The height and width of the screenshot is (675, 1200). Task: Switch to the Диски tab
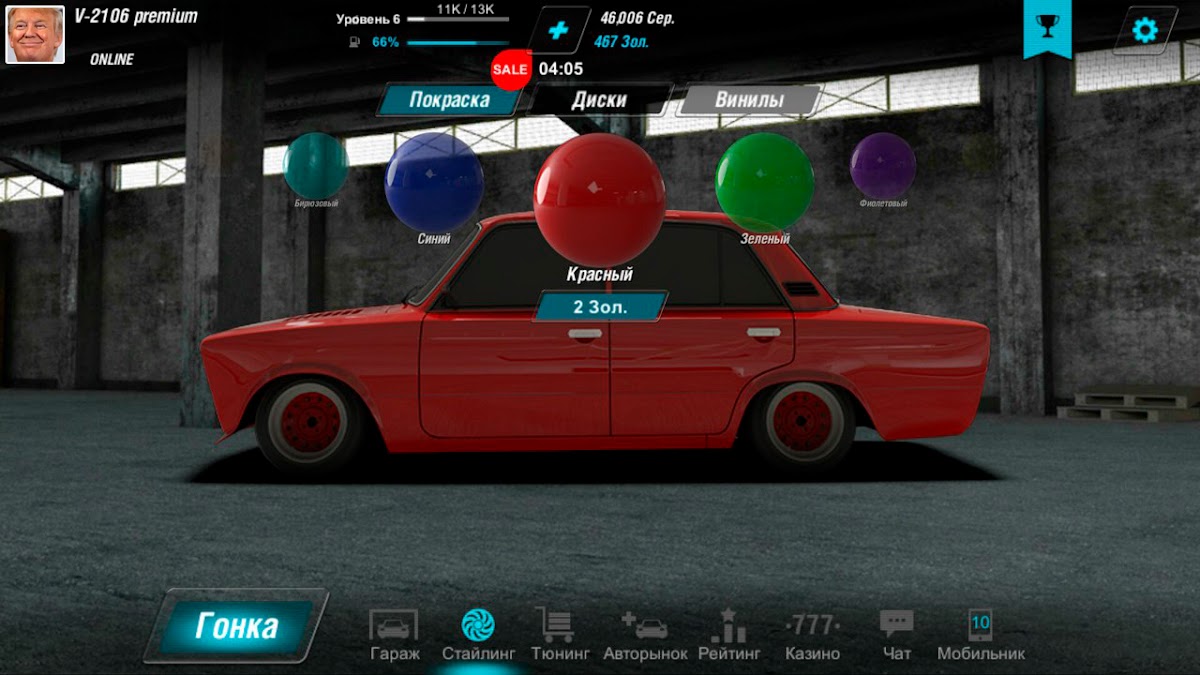pyautogui.click(x=599, y=100)
